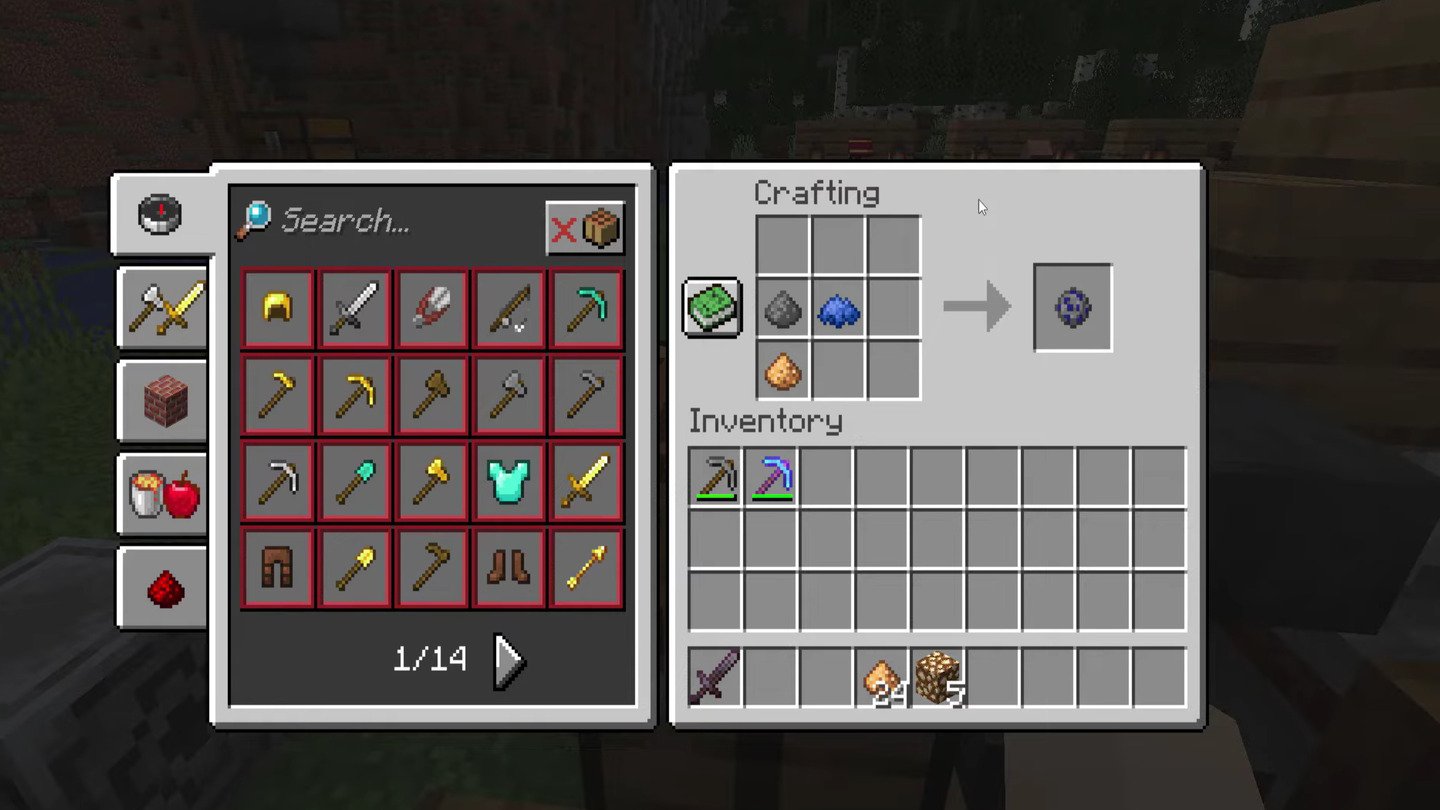Pick up the blue dye ingredient
Image resolution: width=1440 pixels, height=810 pixels.
838,309
